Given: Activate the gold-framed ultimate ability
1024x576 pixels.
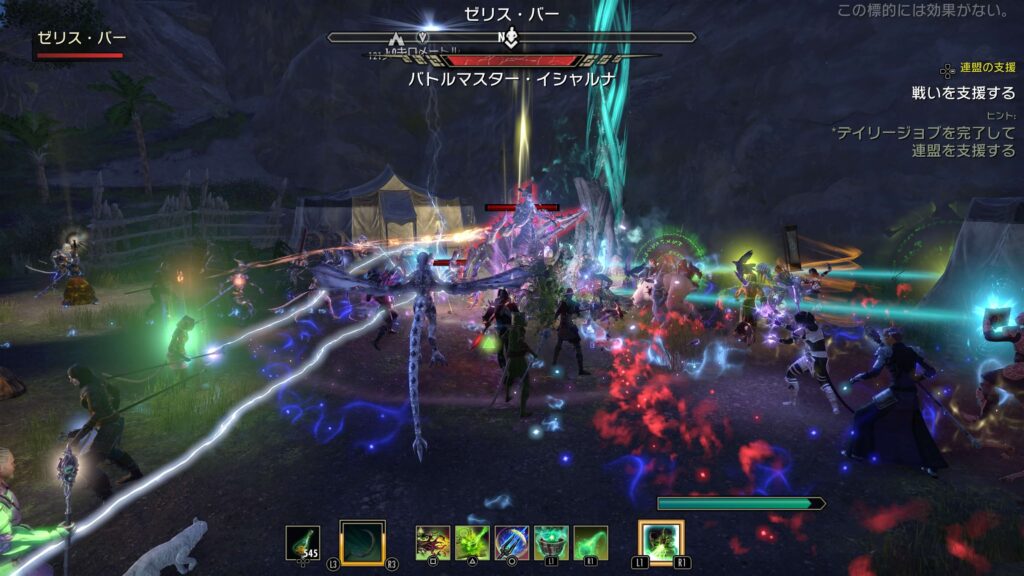Looking at the screenshot, I should (661, 542).
